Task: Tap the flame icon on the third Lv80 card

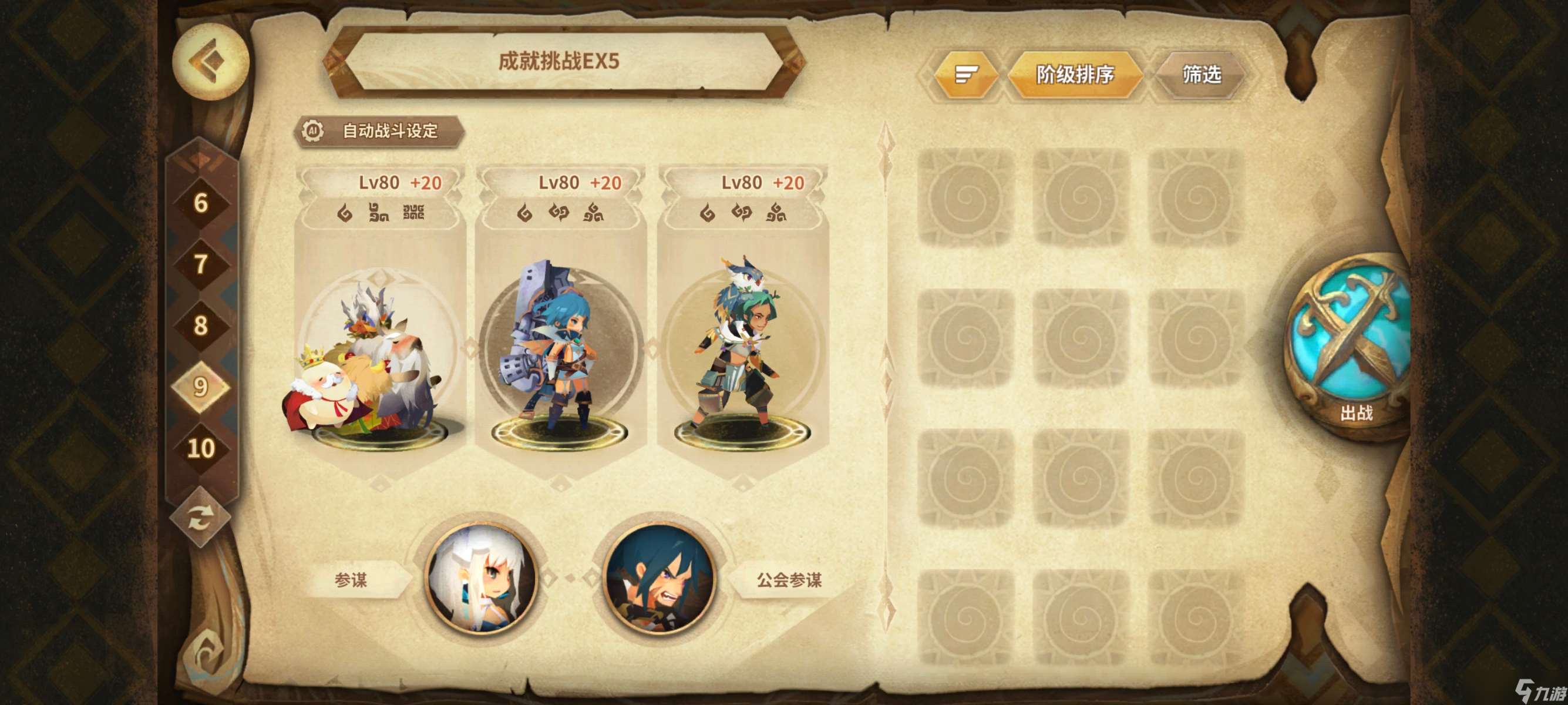Action: tap(706, 214)
